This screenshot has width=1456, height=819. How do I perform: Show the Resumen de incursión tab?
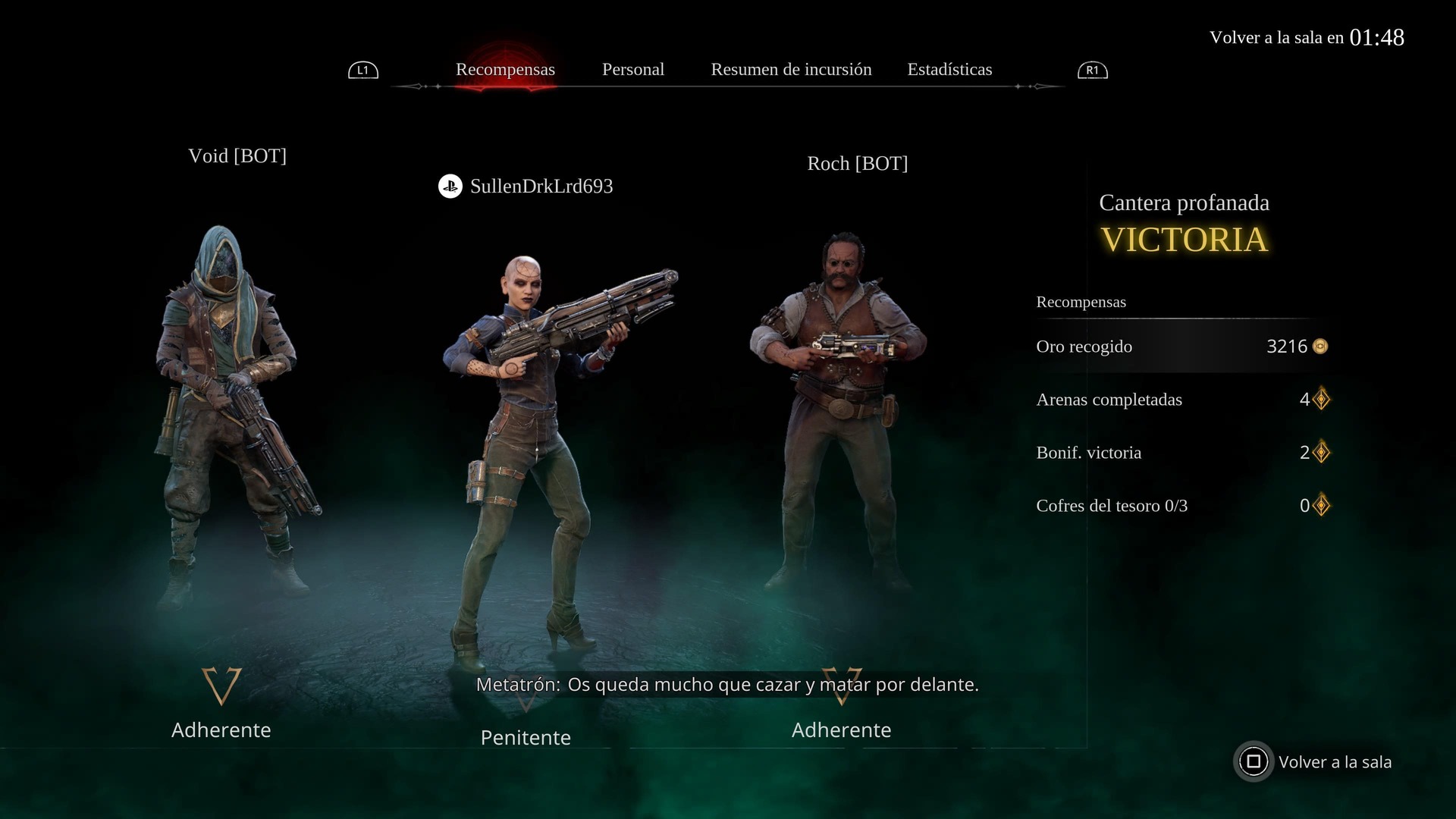pyautogui.click(x=791, y=70)
